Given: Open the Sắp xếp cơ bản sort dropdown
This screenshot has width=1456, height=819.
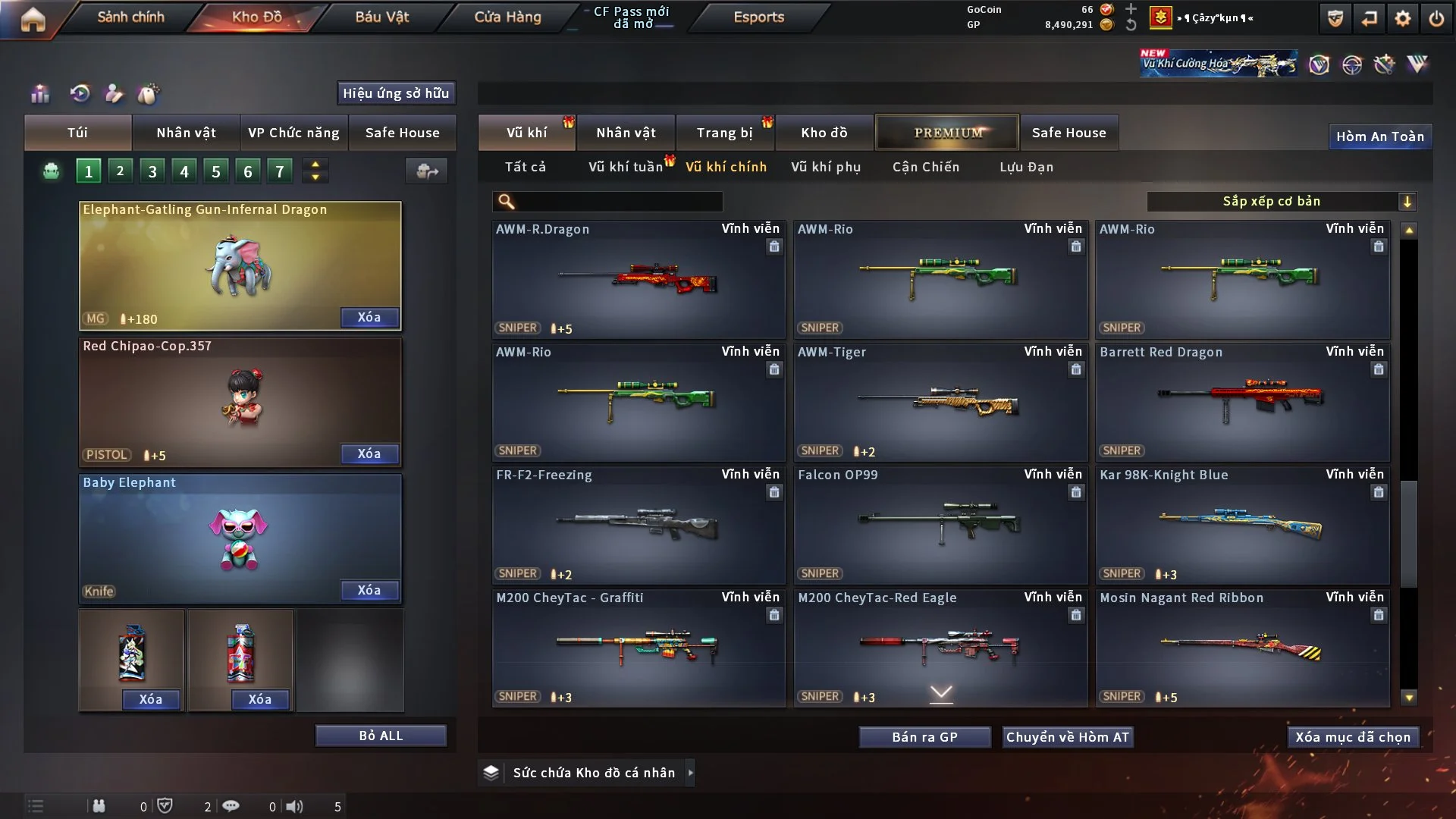Looking at the screenshot, I should 1281,202.
